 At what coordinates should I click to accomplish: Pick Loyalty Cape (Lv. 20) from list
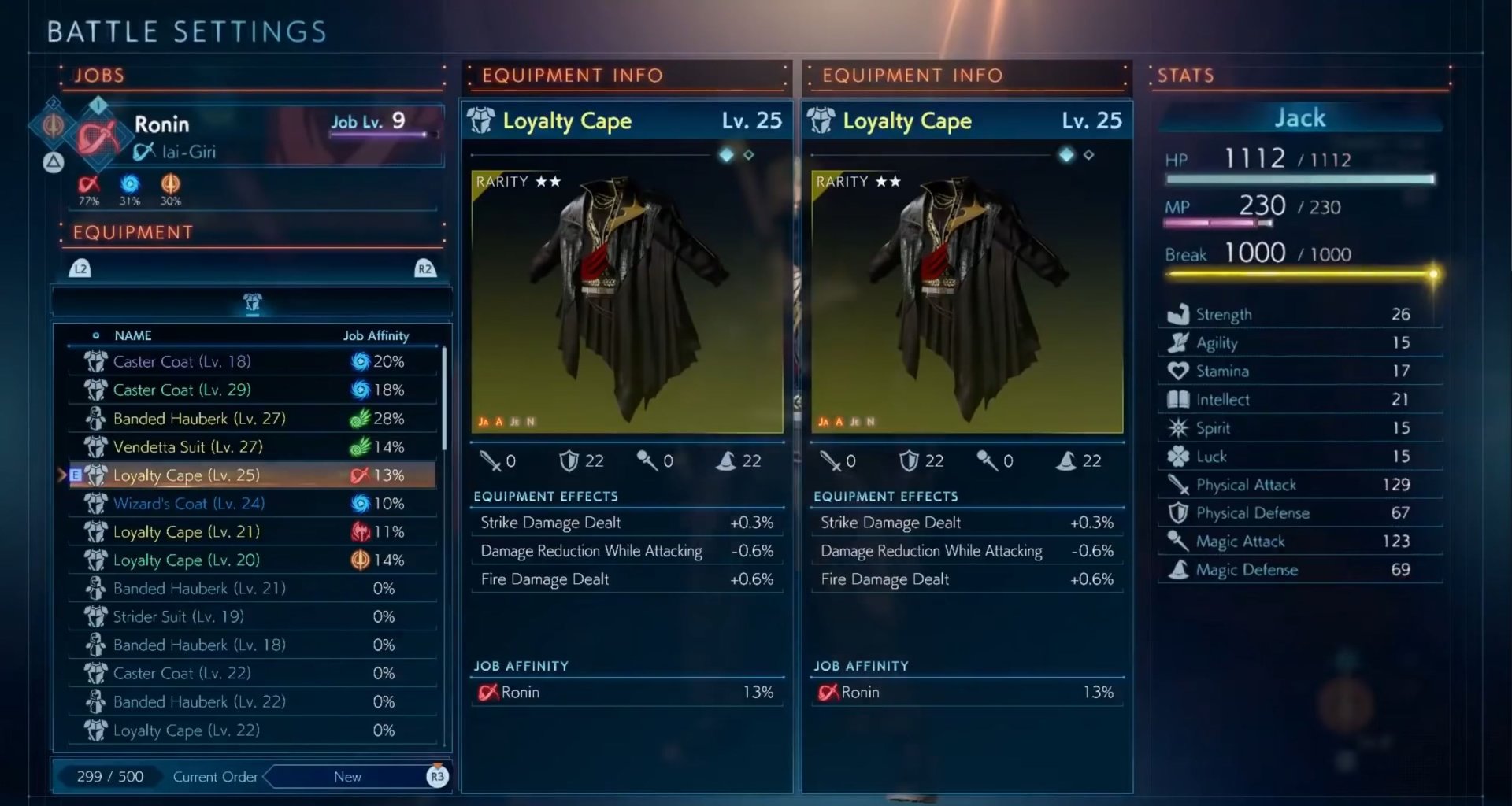click(252, 560)
